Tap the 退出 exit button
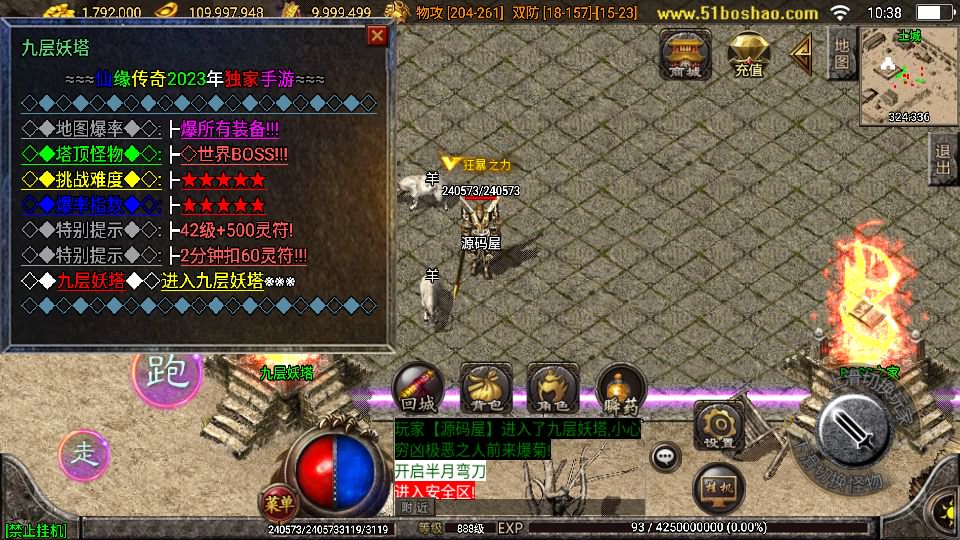960x540 pixels. click(x=942, y=159)
